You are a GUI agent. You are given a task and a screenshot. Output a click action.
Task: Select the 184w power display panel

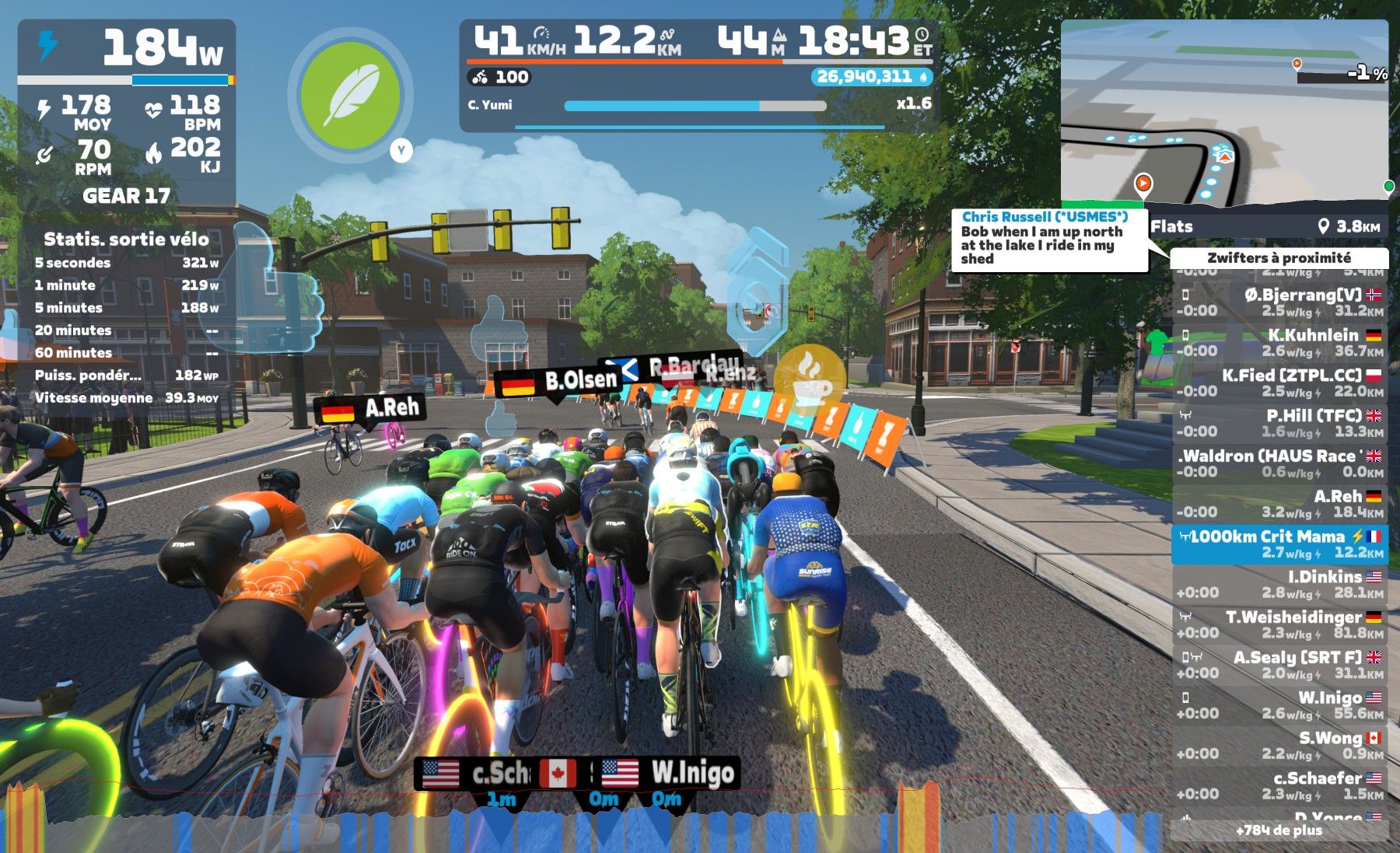pyautogui.click(x=126, y=48)
